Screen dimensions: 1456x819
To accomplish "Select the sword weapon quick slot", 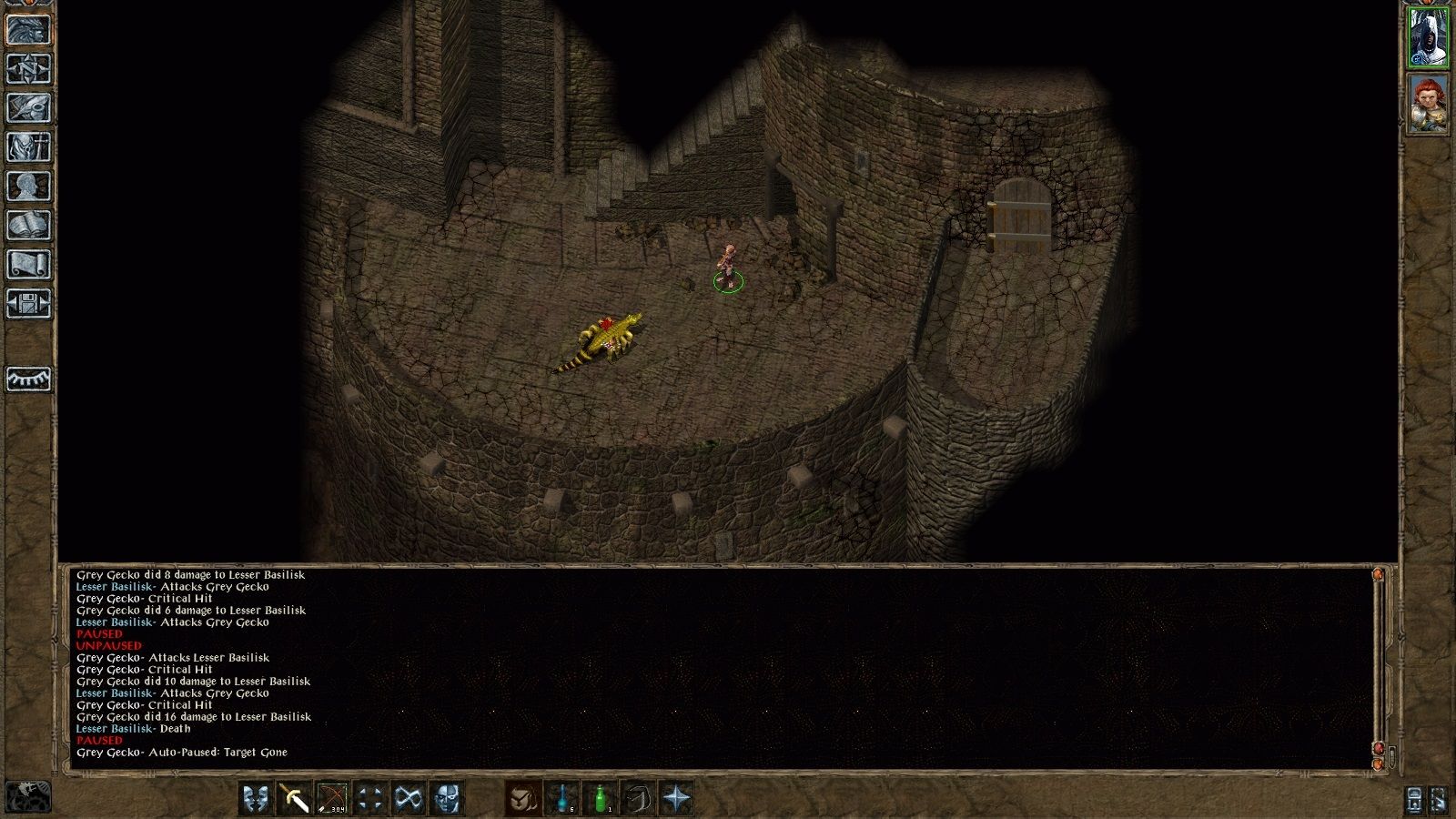I will 295,799.
